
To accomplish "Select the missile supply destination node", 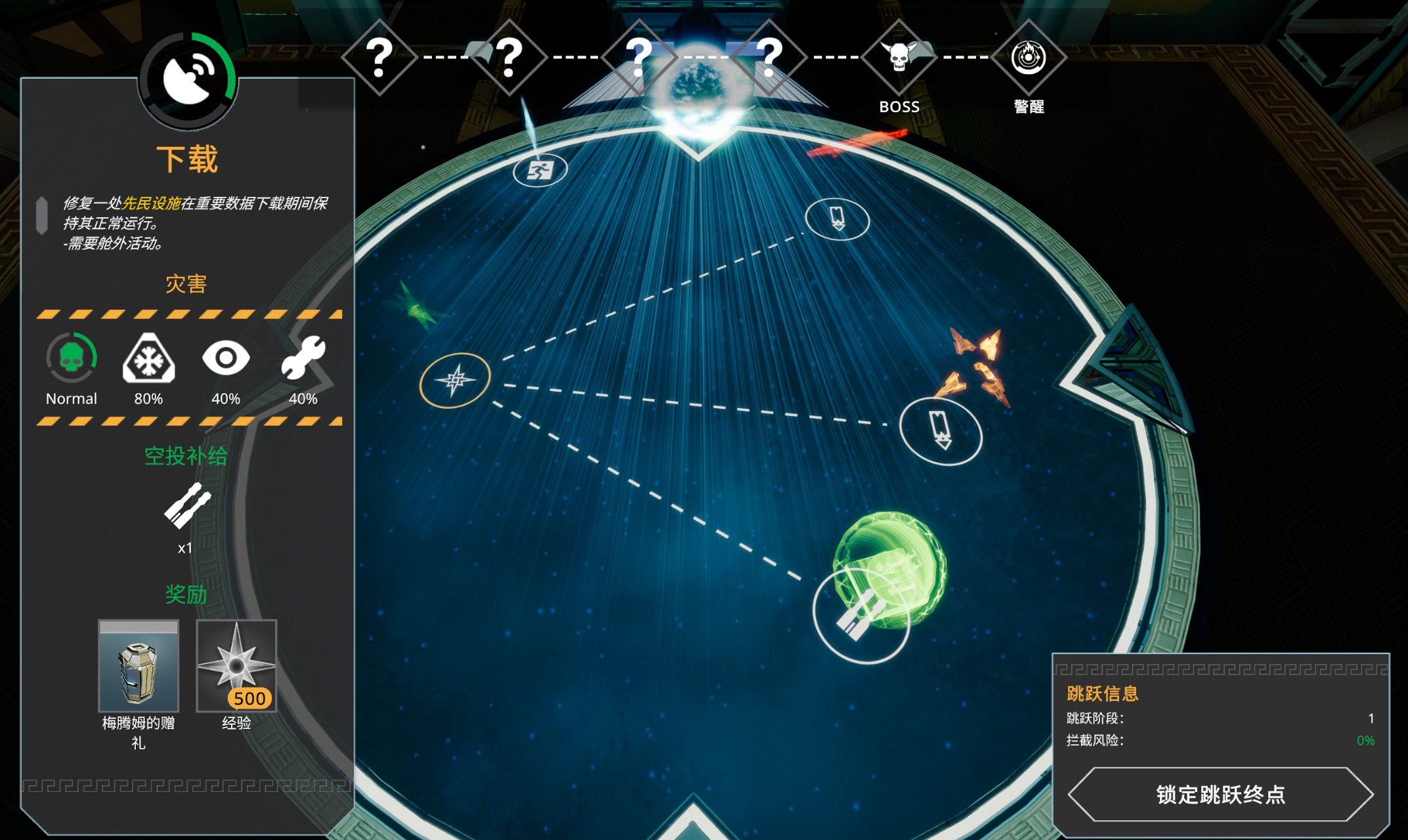I will pyautogui.click(x=860, y=616).
